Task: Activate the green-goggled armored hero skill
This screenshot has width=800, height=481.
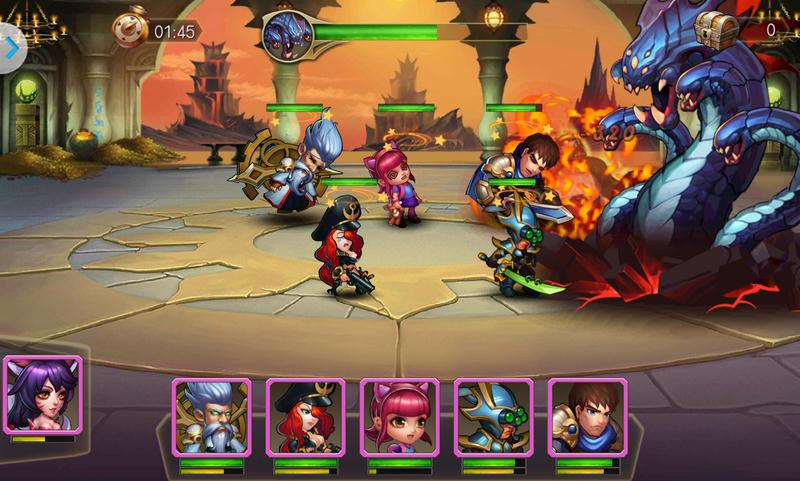Action: click(x=493, y=418)
